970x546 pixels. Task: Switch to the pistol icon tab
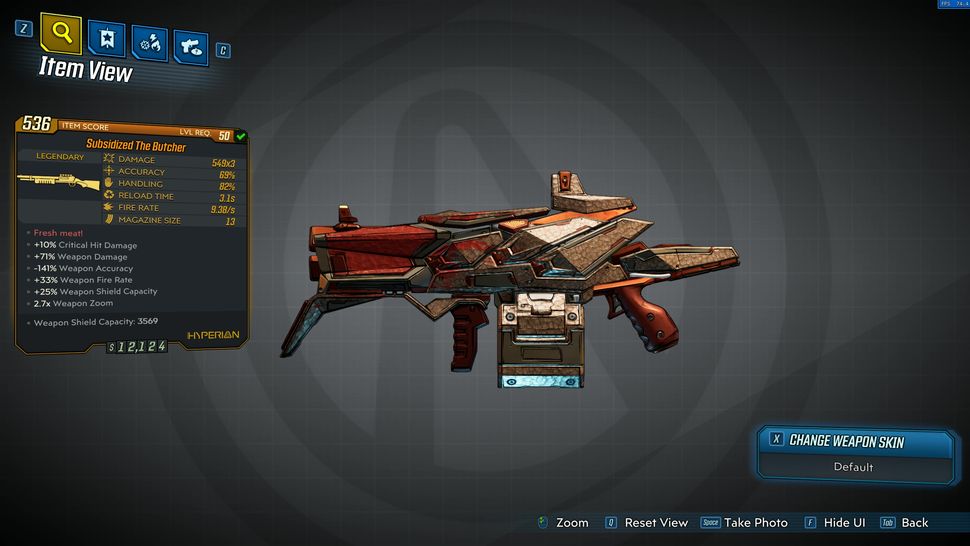pyautogui.click(x=190, y=47)
